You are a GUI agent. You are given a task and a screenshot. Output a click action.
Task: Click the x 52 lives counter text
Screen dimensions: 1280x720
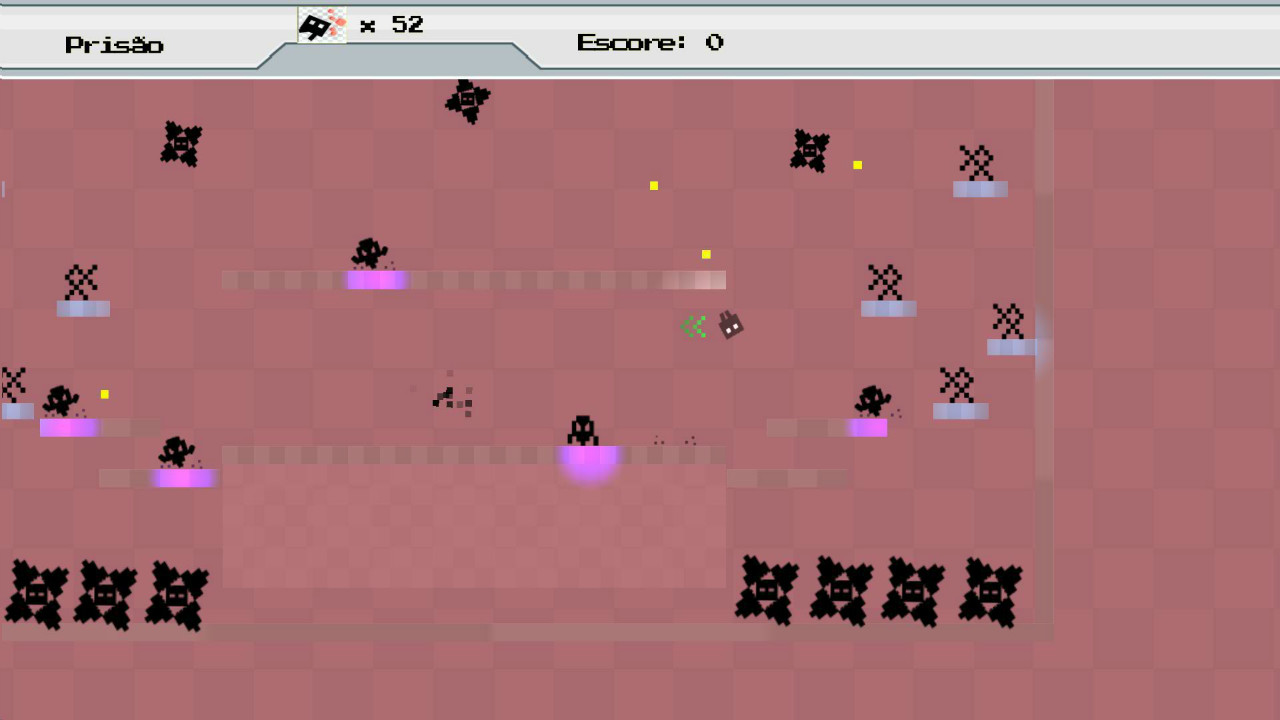(x=388, y=25)
